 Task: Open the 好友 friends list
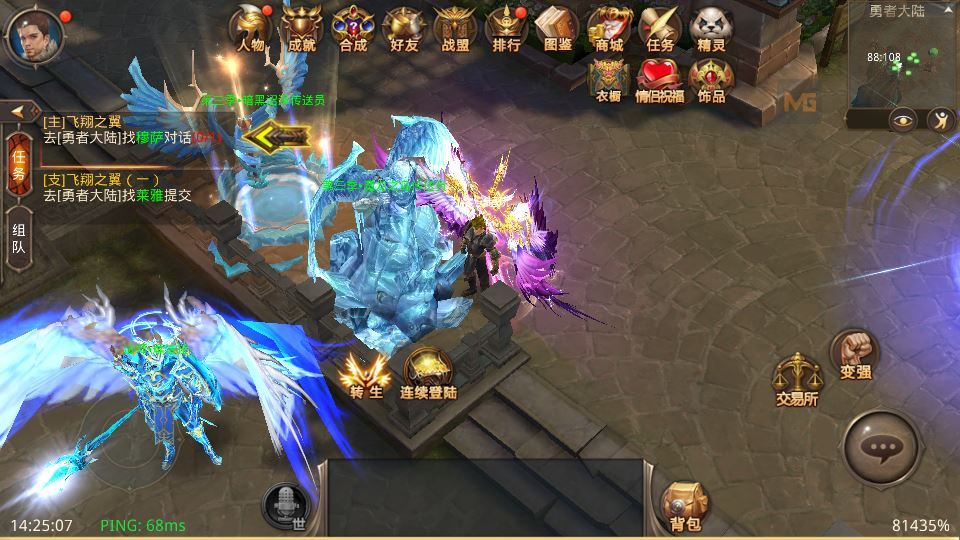pyautogui.click(x=404, y=28)
